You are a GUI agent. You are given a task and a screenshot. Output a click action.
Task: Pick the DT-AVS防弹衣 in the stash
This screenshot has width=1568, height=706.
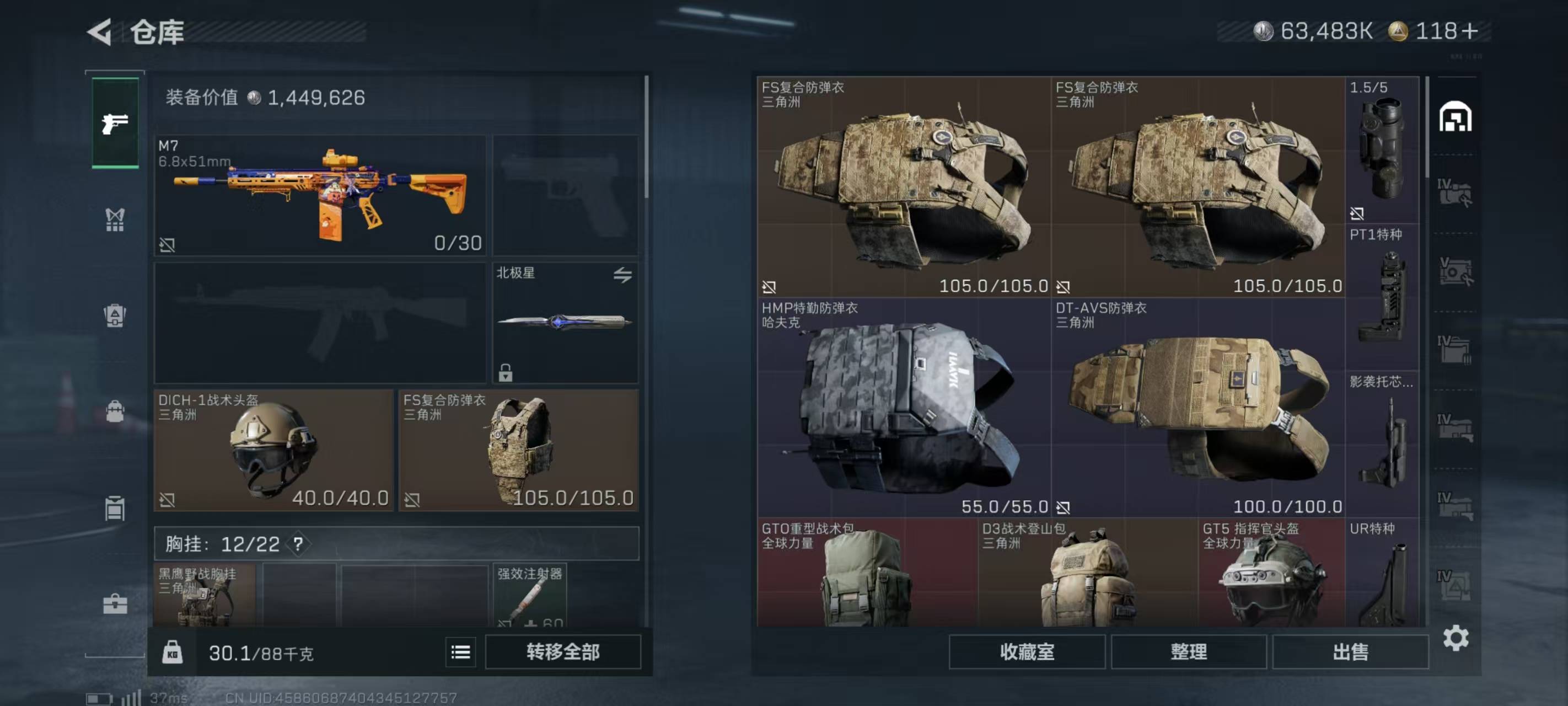pos(1198,408)
